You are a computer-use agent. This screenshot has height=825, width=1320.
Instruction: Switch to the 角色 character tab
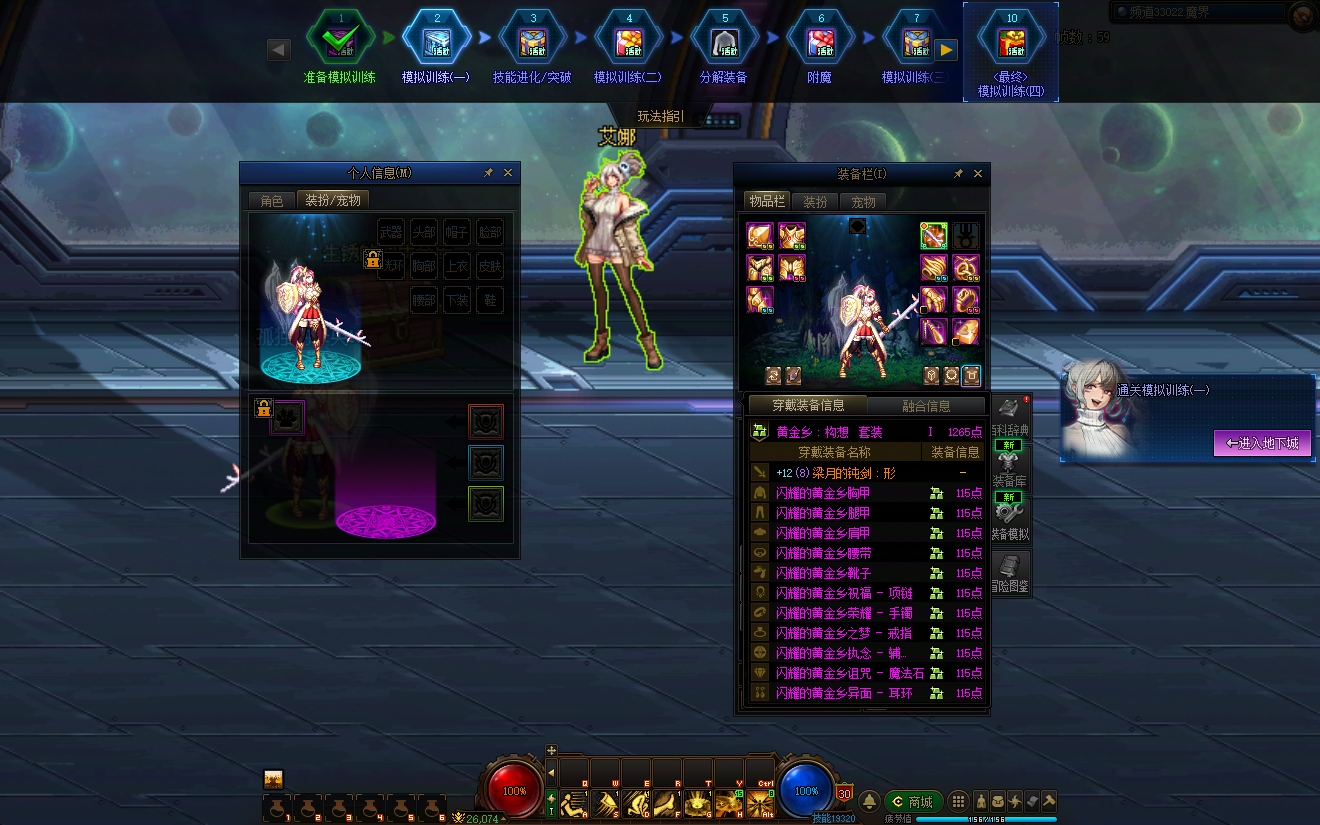click(272, 200)
